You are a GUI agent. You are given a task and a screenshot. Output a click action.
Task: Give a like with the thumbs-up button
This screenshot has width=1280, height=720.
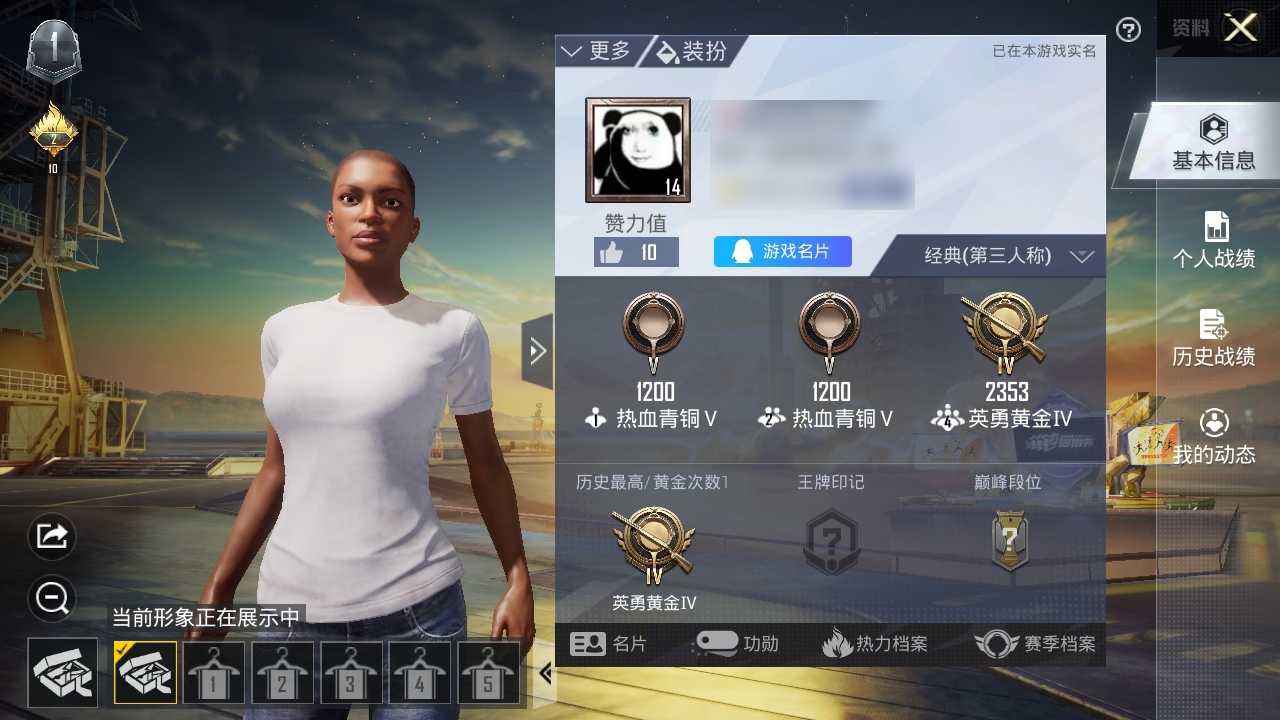coord(636,252)
